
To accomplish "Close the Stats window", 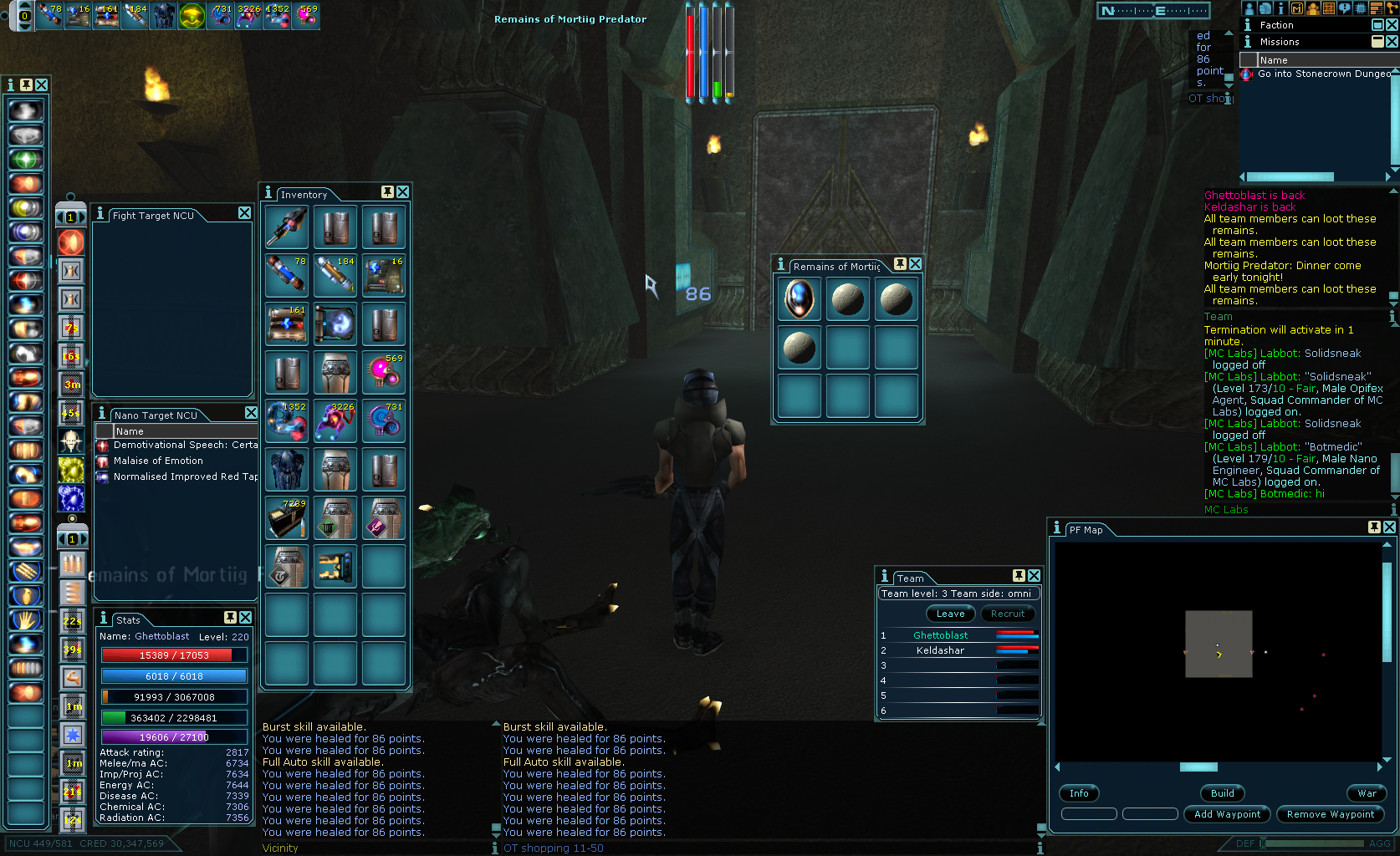I will point(245,618).
